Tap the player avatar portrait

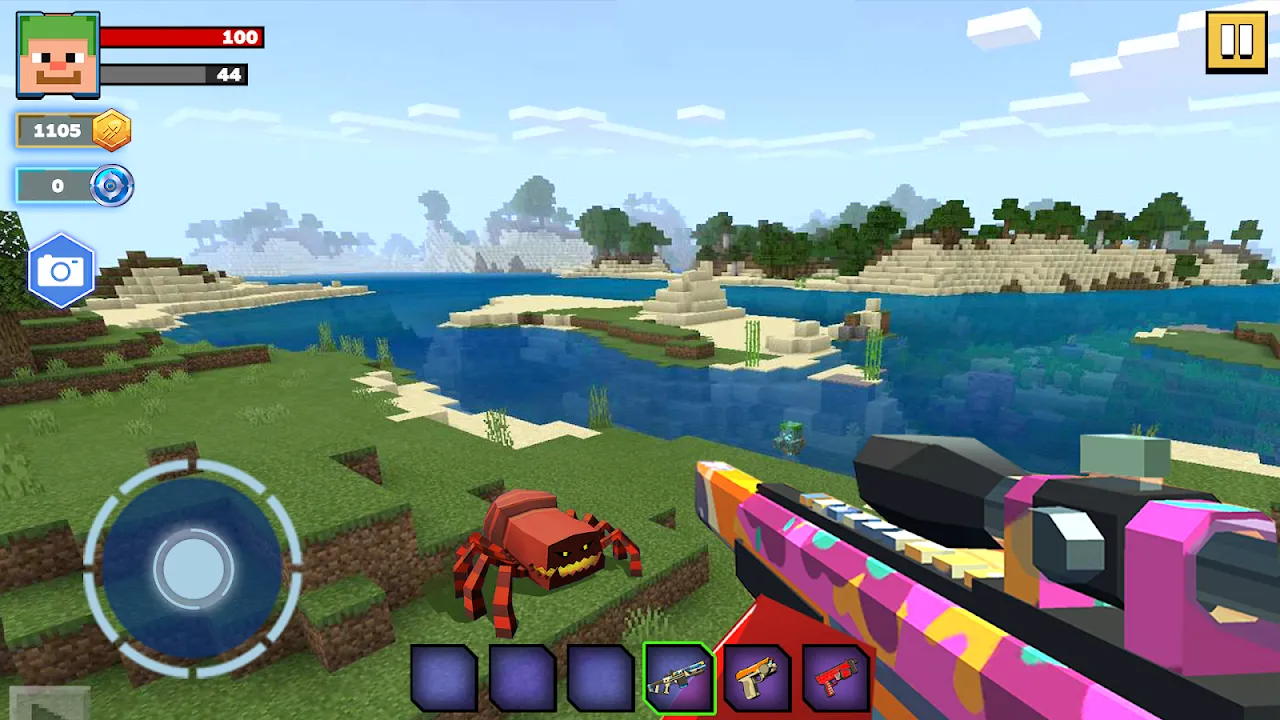coord(57,55)
